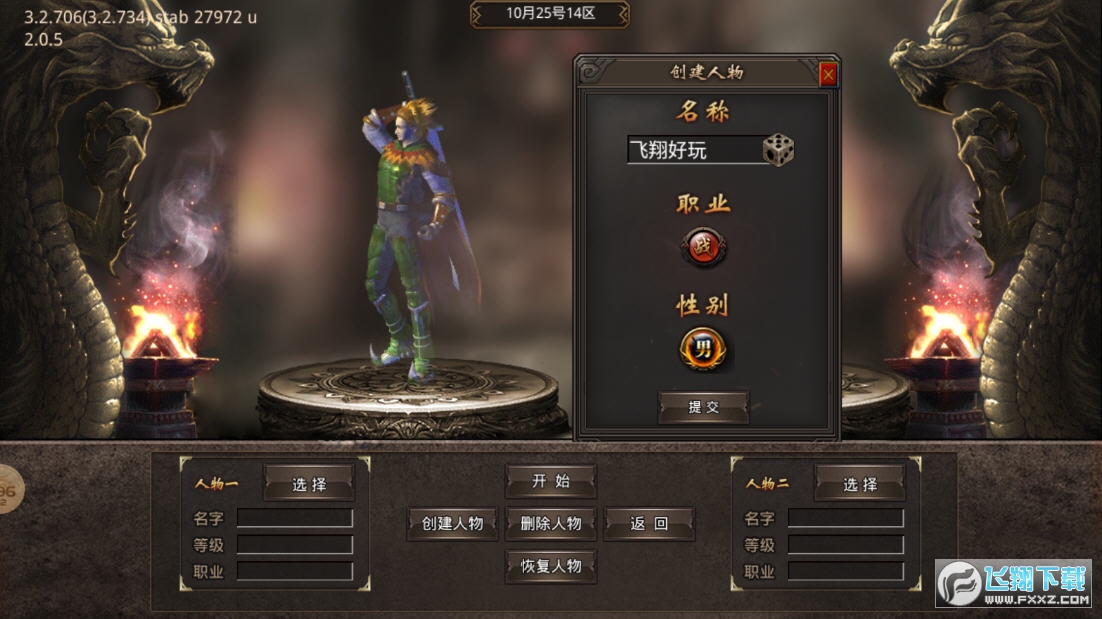Select character slot 人物二 with 选择
This screenshot has width=1102, height=619.
point(860,484)
